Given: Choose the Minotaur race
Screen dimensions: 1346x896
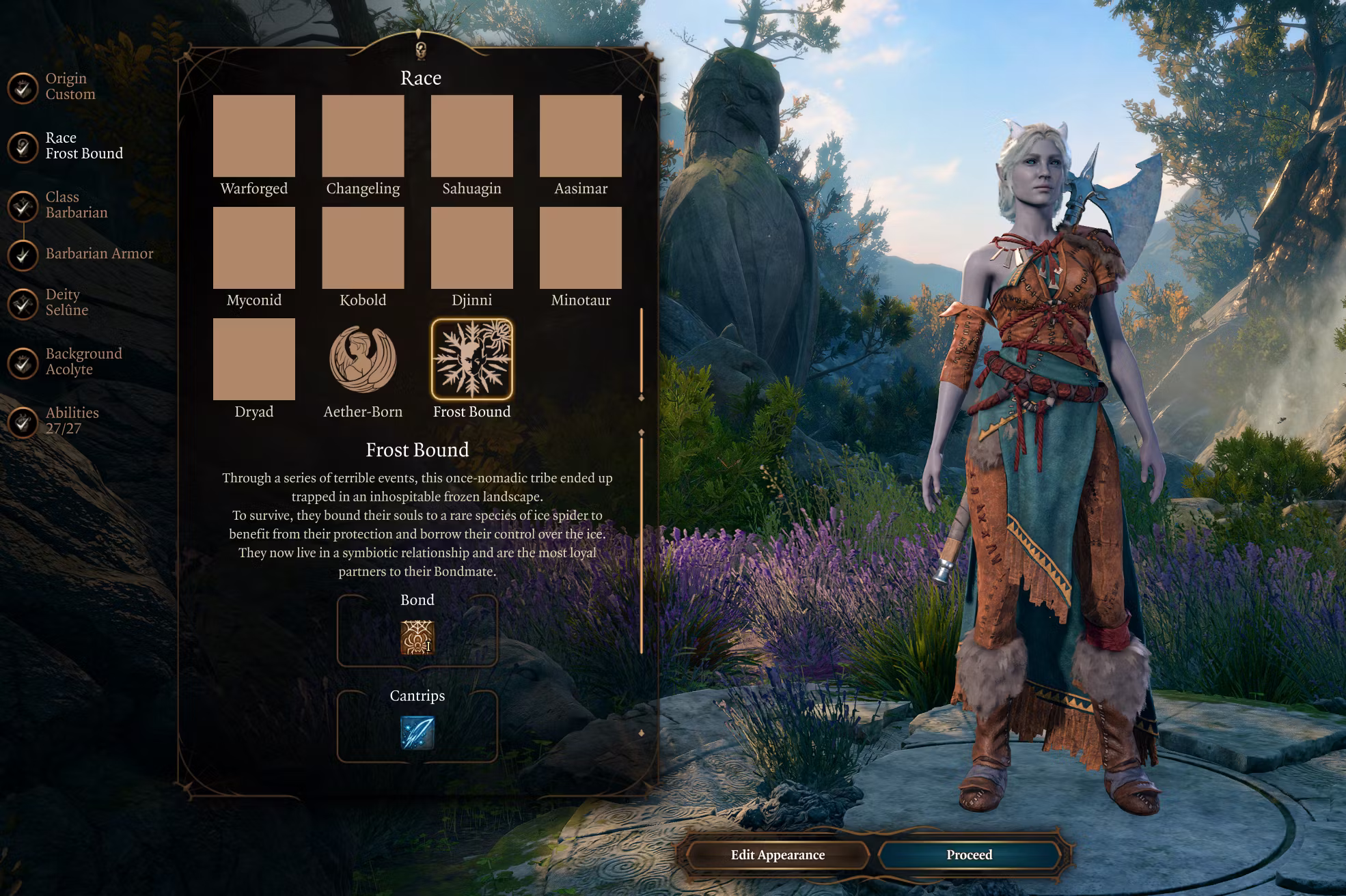Looking at the screenshot, I should [581, 248].
